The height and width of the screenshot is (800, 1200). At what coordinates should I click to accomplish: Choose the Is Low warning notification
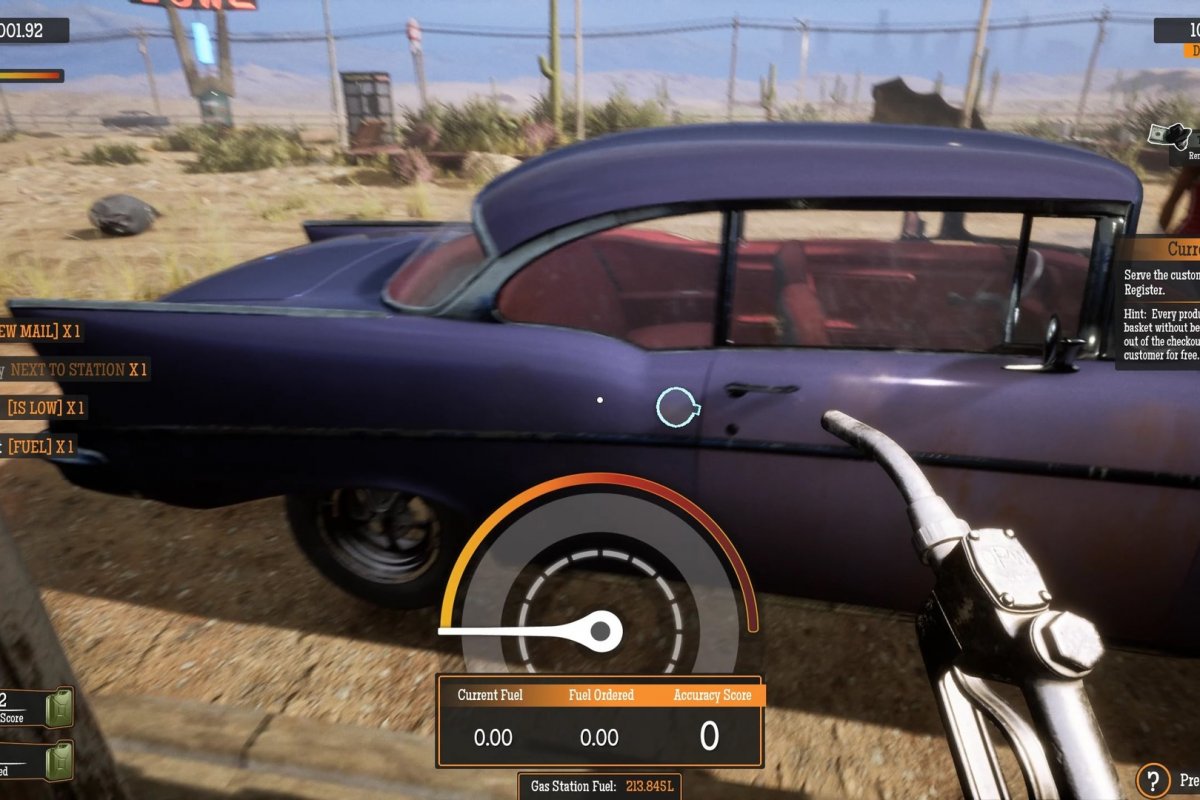click(x=46, y=408)
